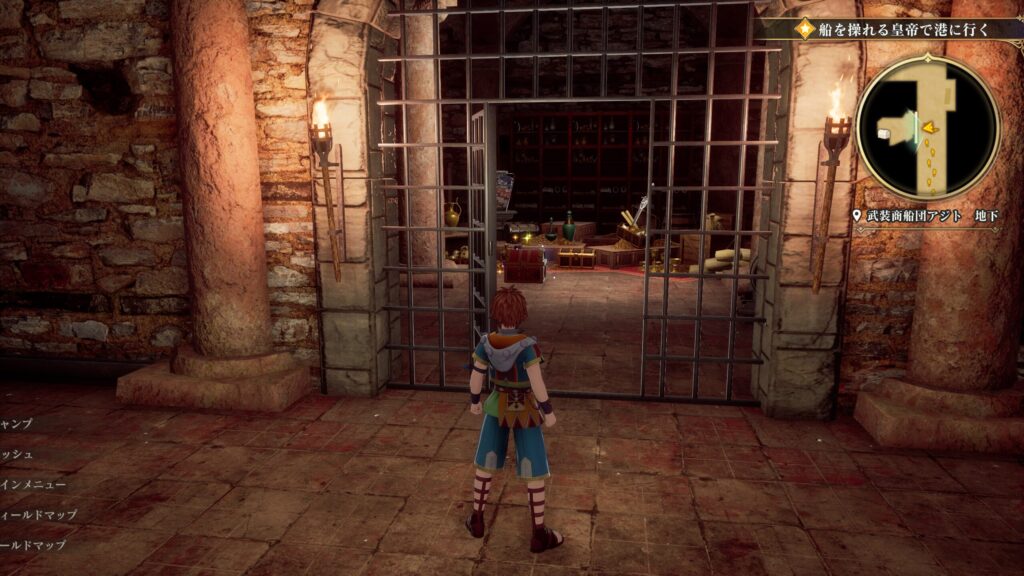Image resolution: width=1024 pixels, height=576 pixels.
Task: Select the quest objective tracker banner
Action: [x=895, y=29]
